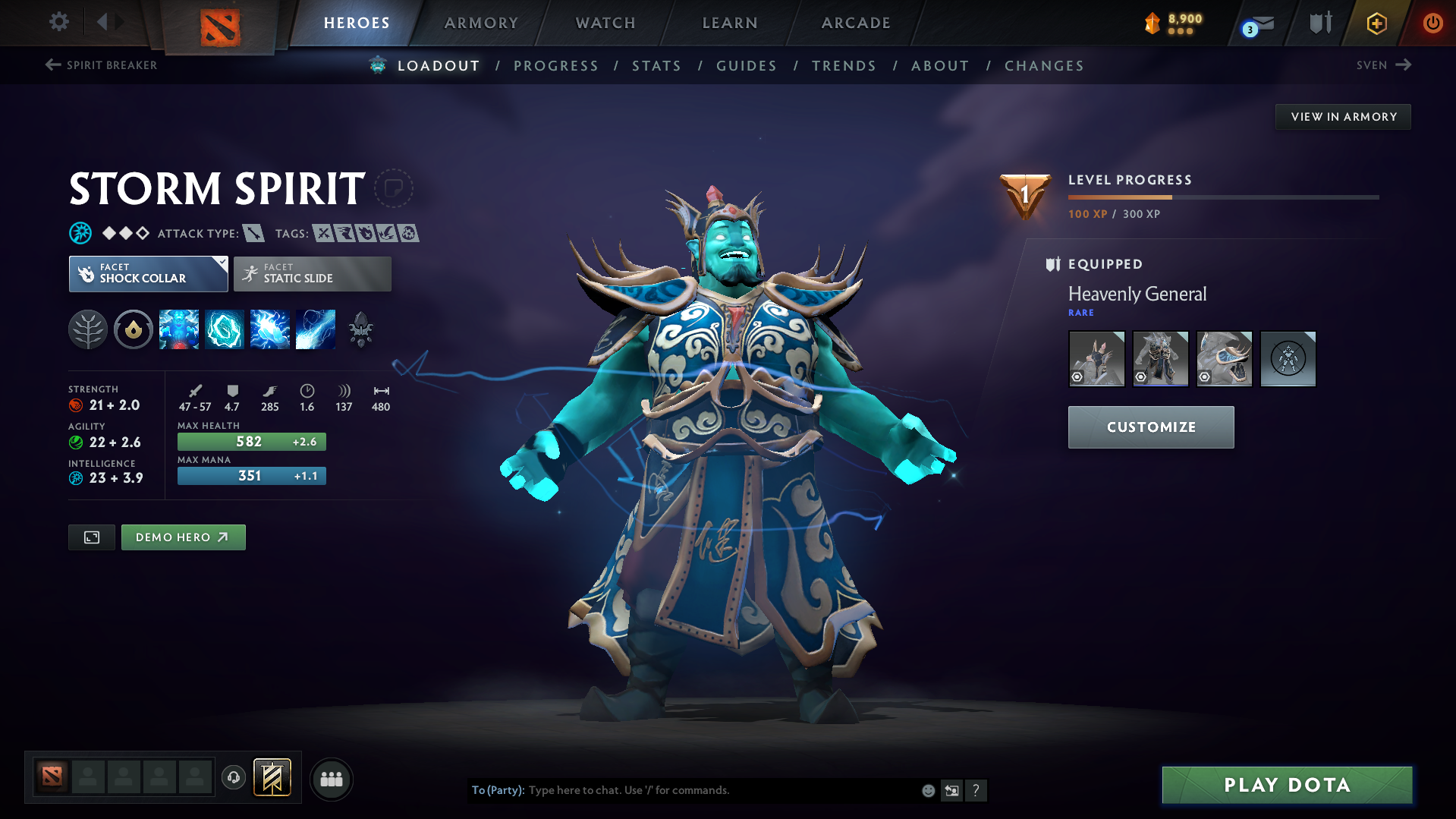
Task: Open the friends list icon
Action: [332, 779]
